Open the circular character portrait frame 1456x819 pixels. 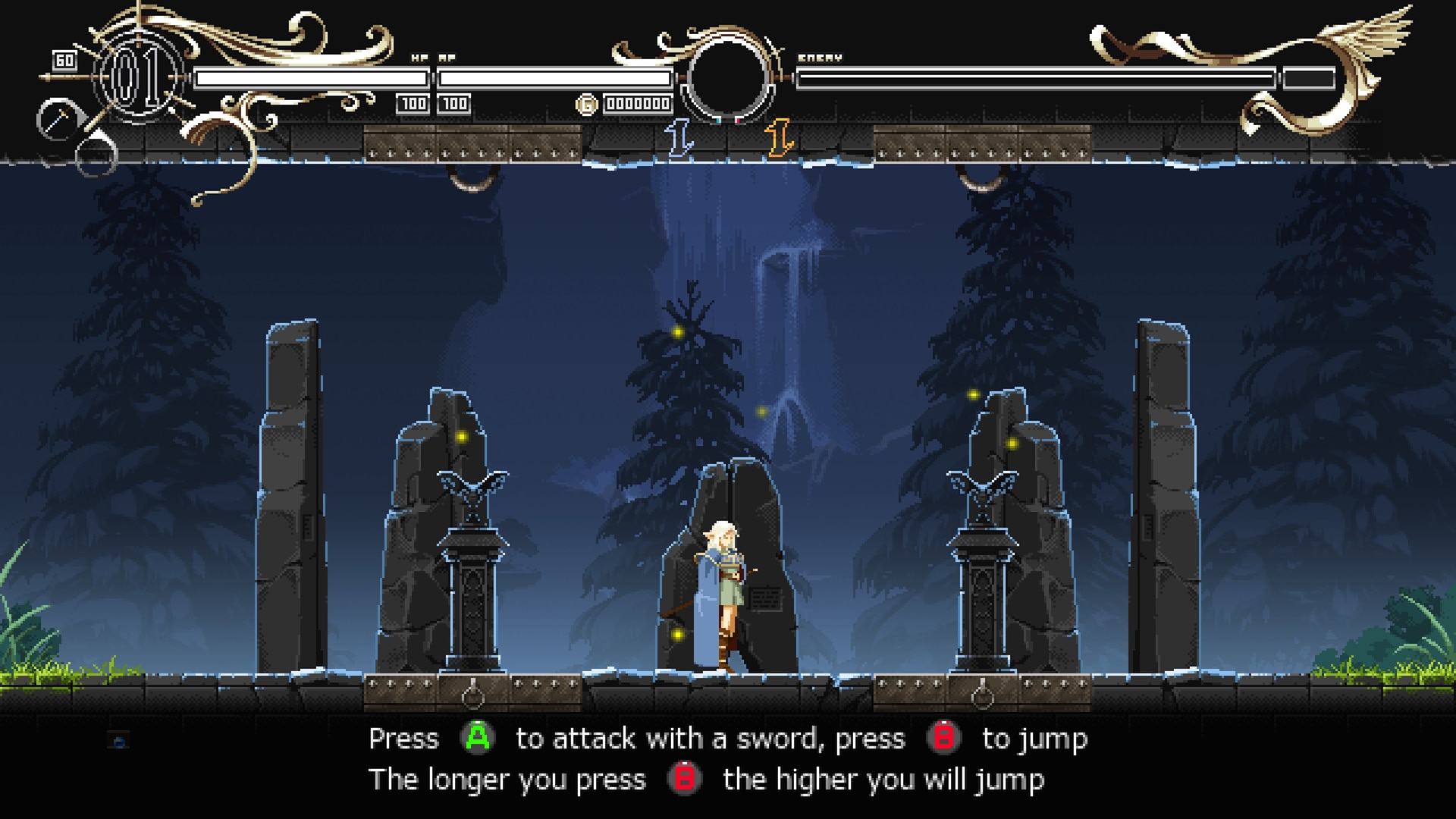pyautogui.click(x=730, y=80)
